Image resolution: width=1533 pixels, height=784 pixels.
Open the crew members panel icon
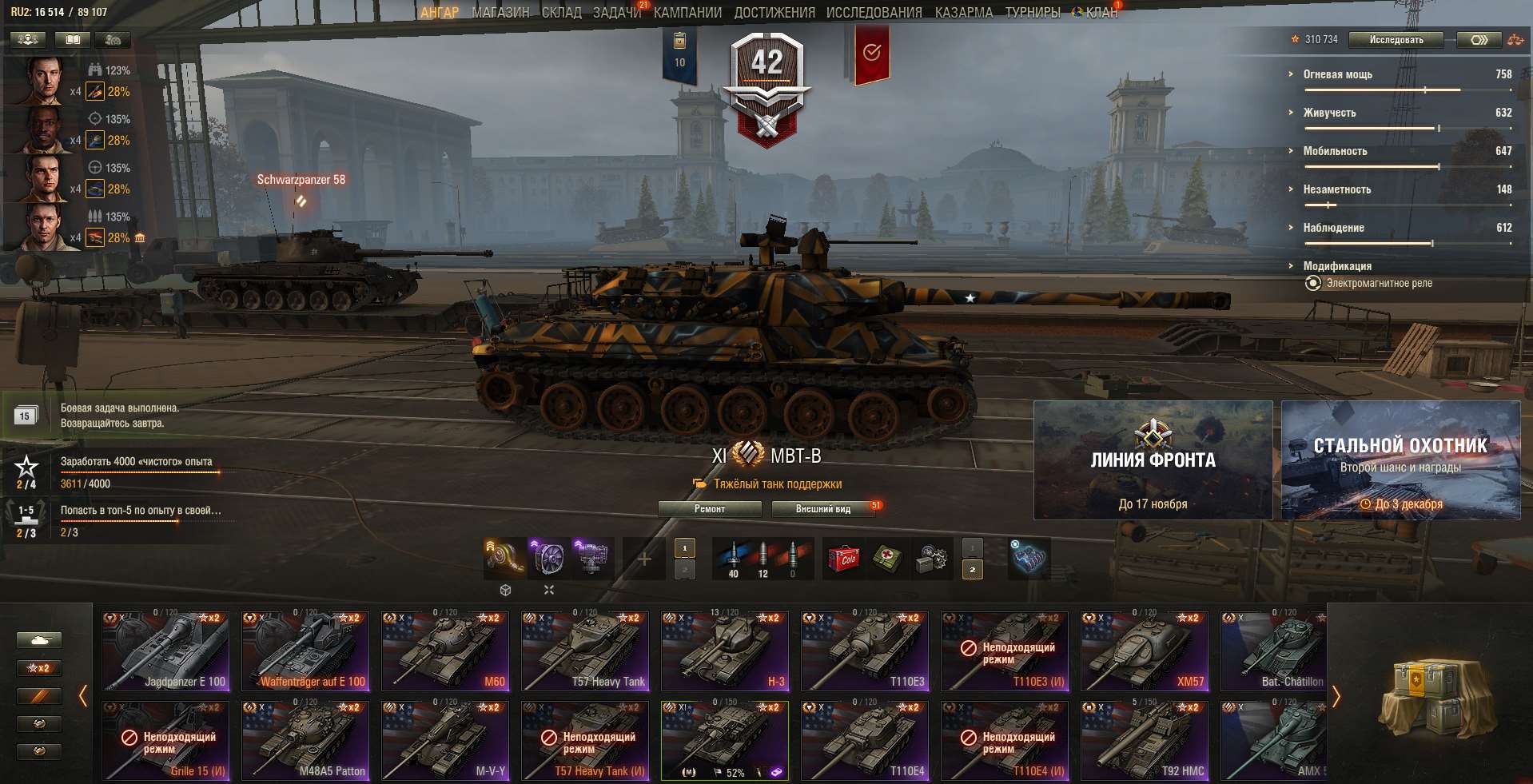pos(26,38)
